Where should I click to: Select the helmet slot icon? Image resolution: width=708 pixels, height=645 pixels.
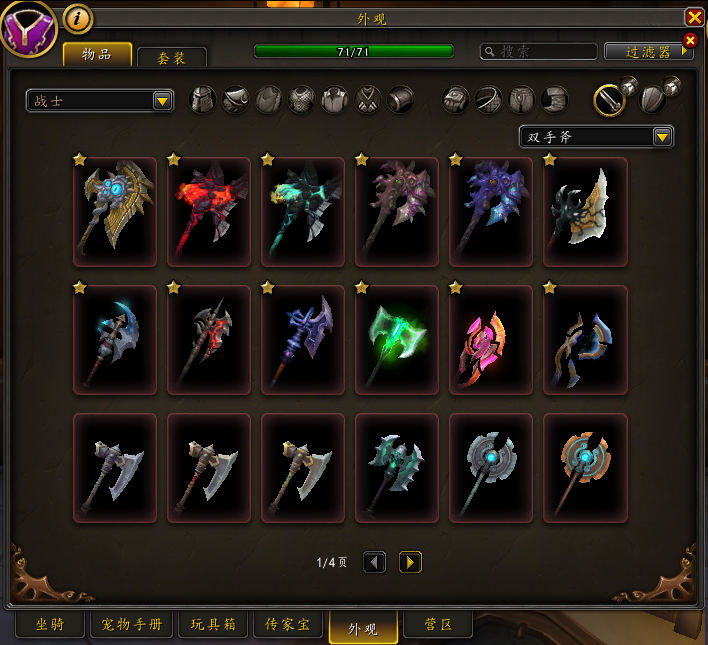click(203, 99)
